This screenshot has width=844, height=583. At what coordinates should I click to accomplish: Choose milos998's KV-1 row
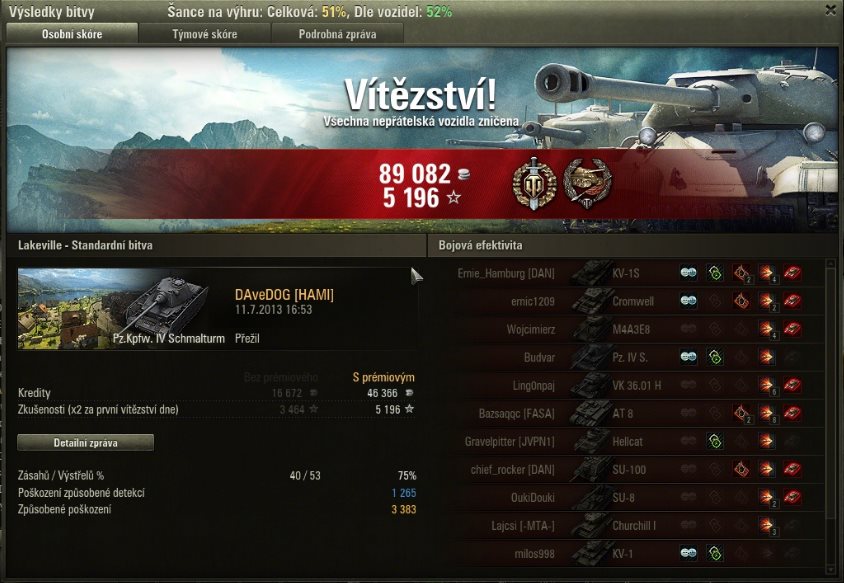tap(630, 553)
